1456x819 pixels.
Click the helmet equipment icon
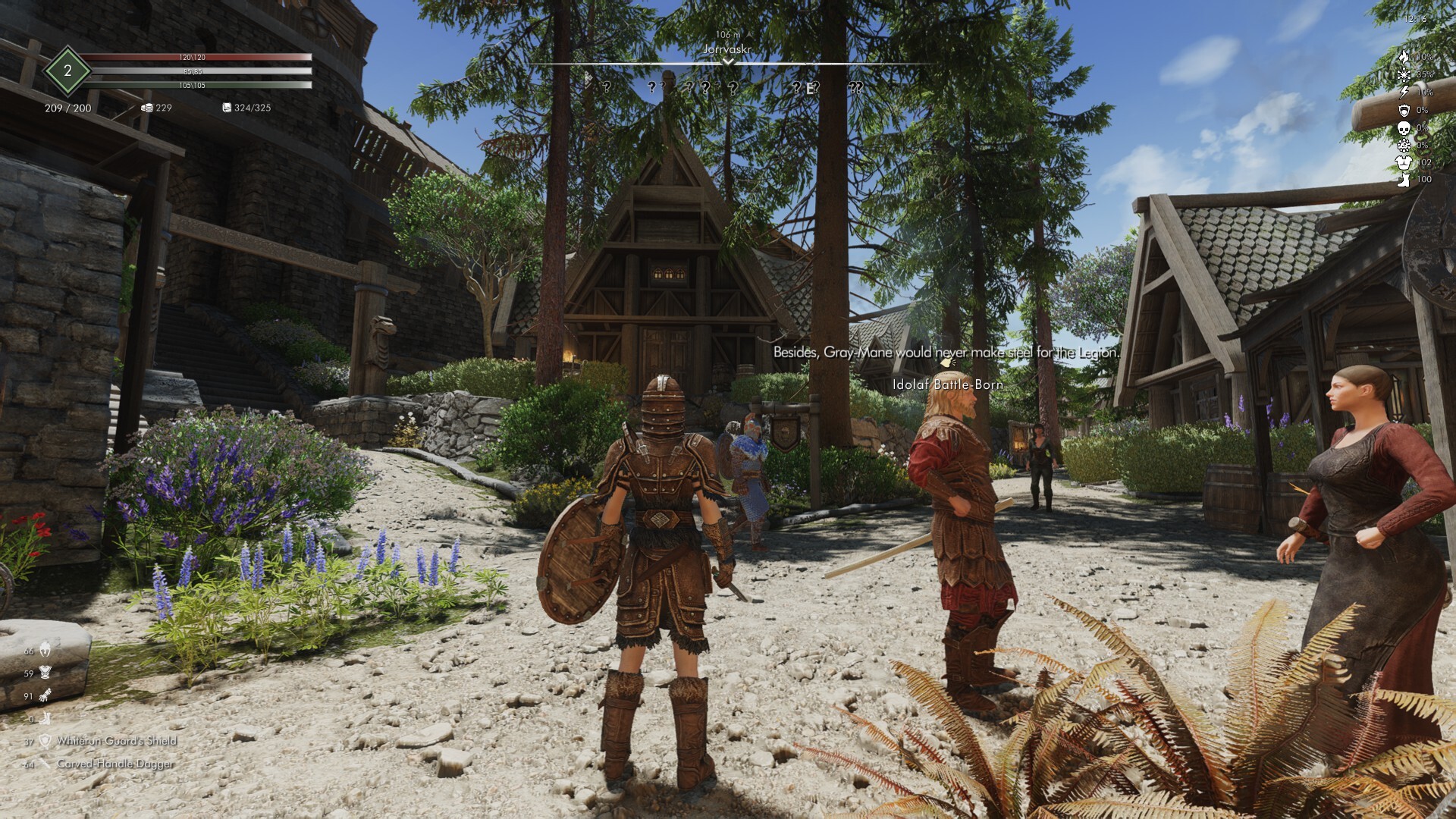[x=45, y=650]
